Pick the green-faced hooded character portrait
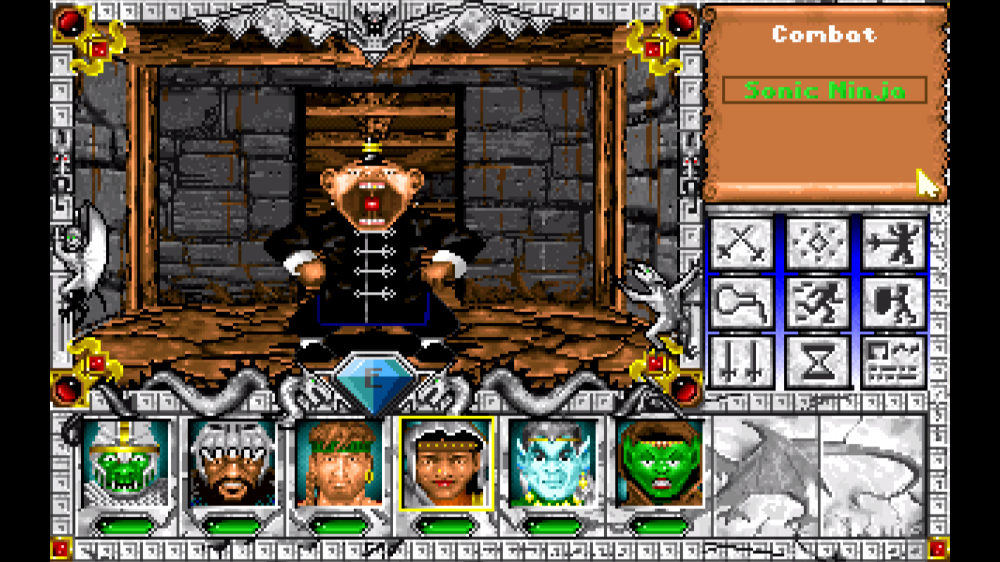The width and height of the screenshot is (1000, 562). coord(658,462)
